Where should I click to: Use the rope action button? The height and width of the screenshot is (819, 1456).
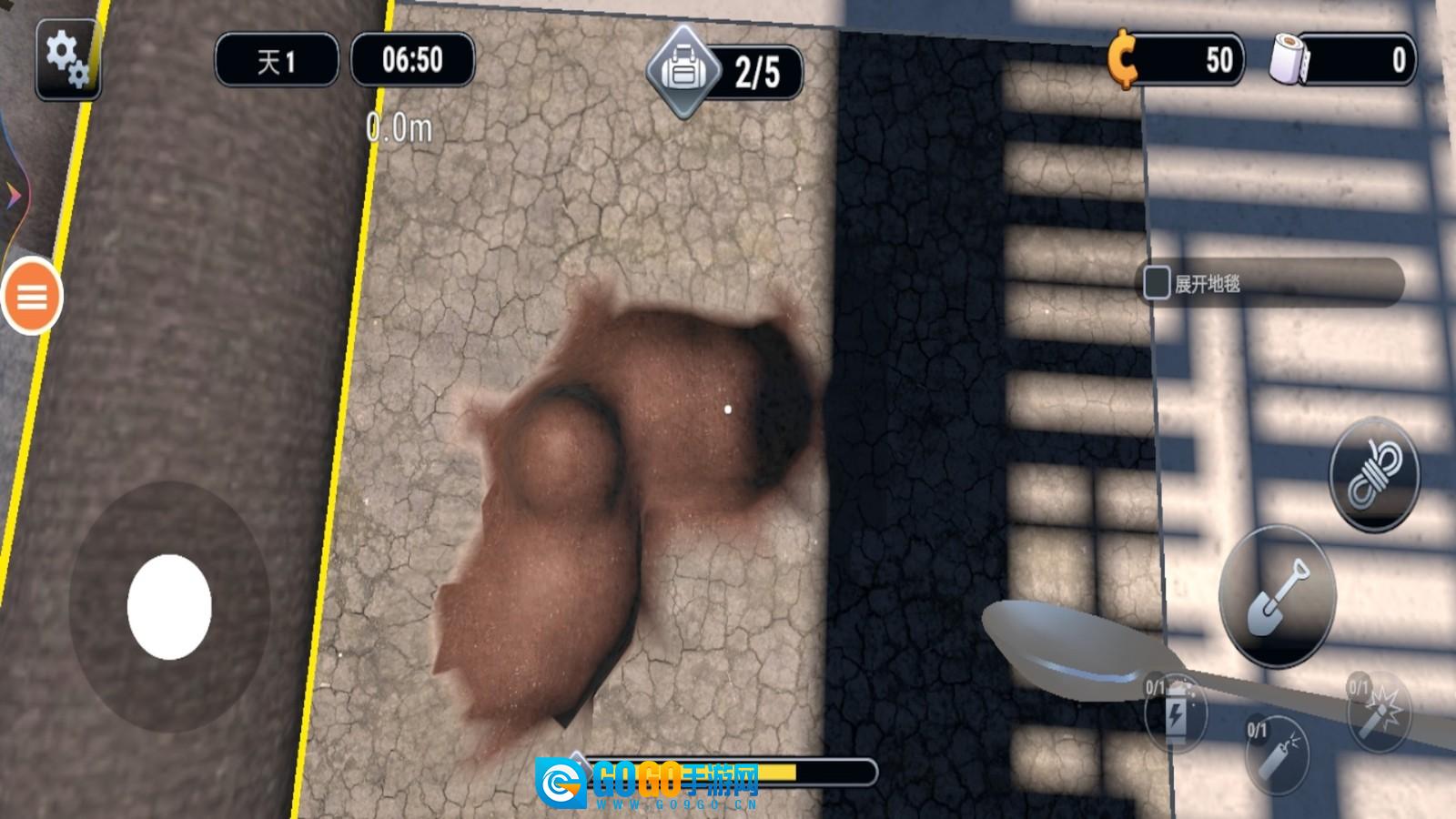coord(1374,474)
